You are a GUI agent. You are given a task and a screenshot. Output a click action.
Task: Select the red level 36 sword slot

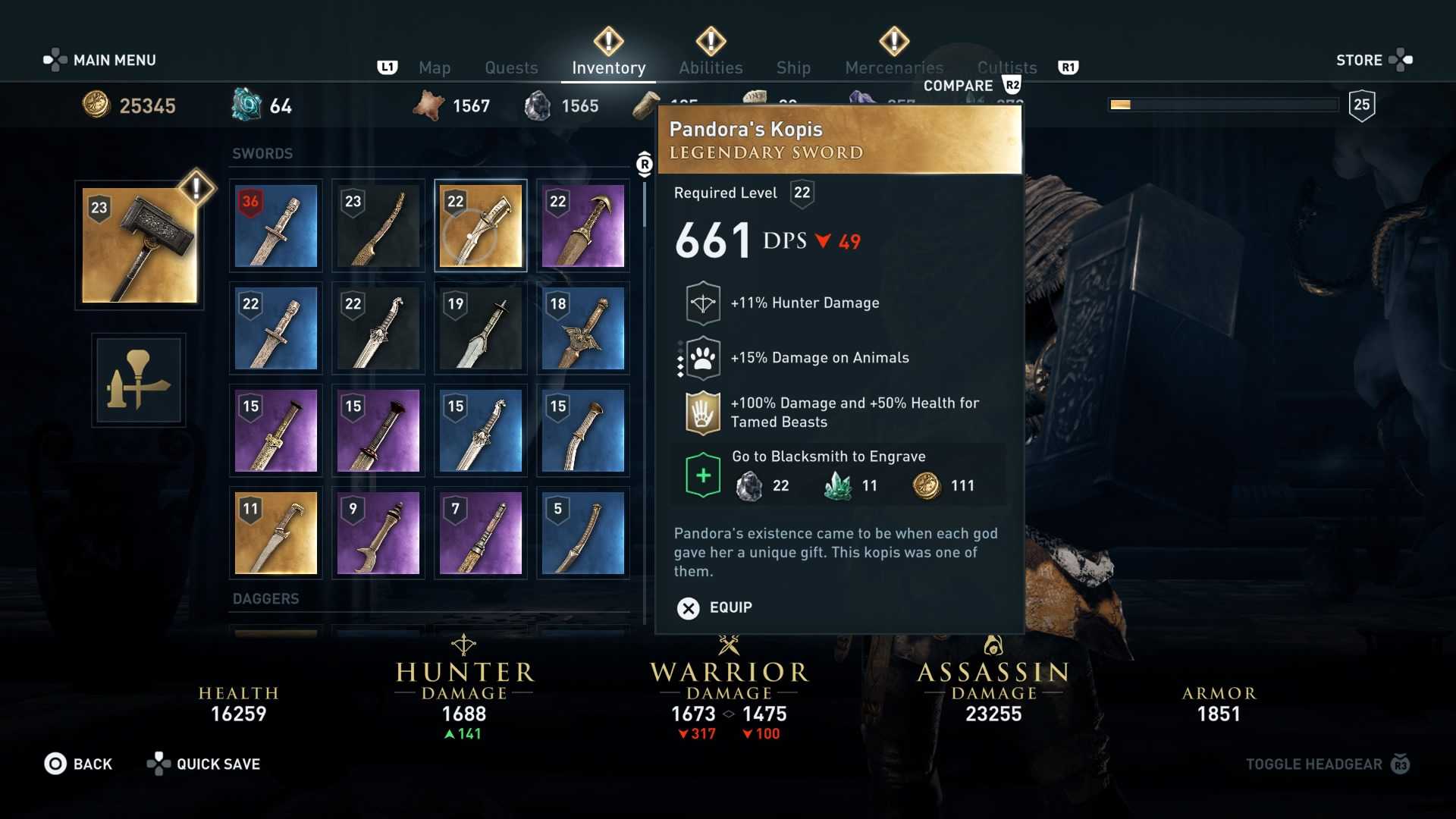click(x=276, y=226)
